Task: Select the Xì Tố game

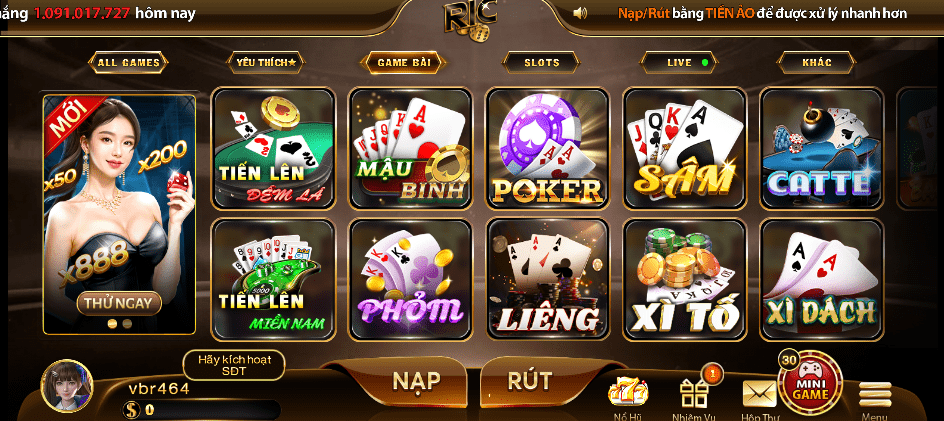Action: tap(684, 279)
